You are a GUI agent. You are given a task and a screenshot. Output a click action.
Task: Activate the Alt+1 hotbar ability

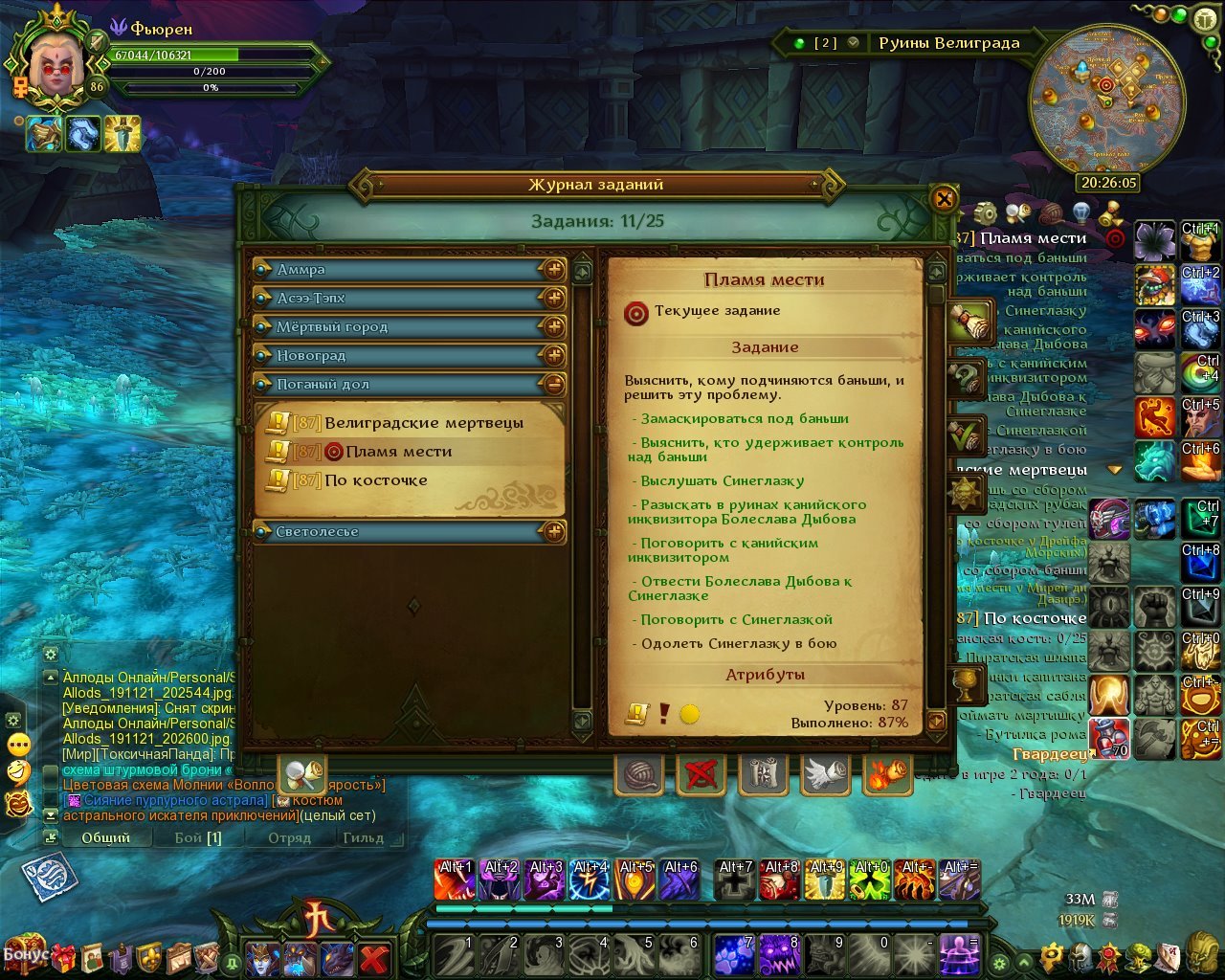pyautogui.click(x=455, y=880)
